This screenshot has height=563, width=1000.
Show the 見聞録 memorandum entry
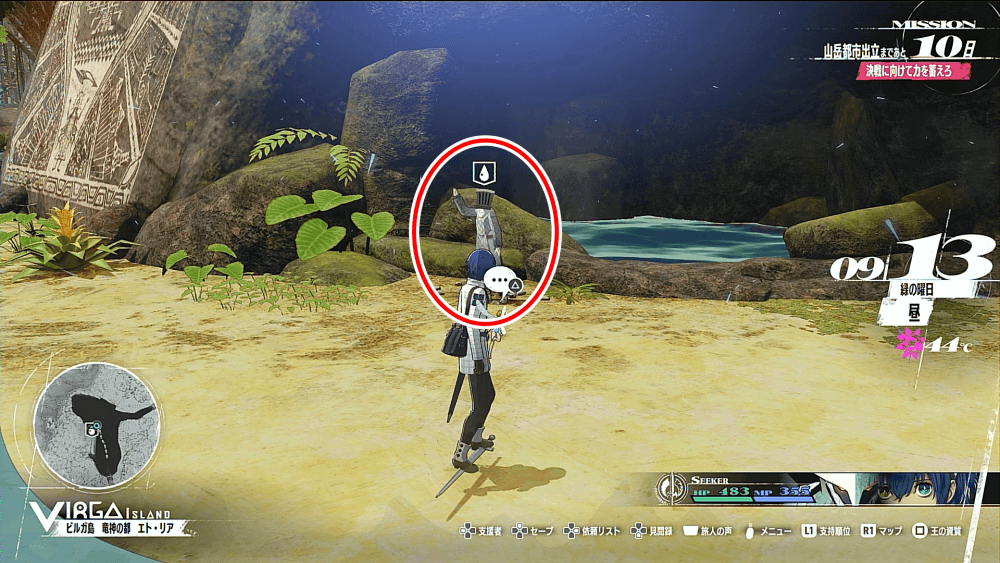click(654, 530)
